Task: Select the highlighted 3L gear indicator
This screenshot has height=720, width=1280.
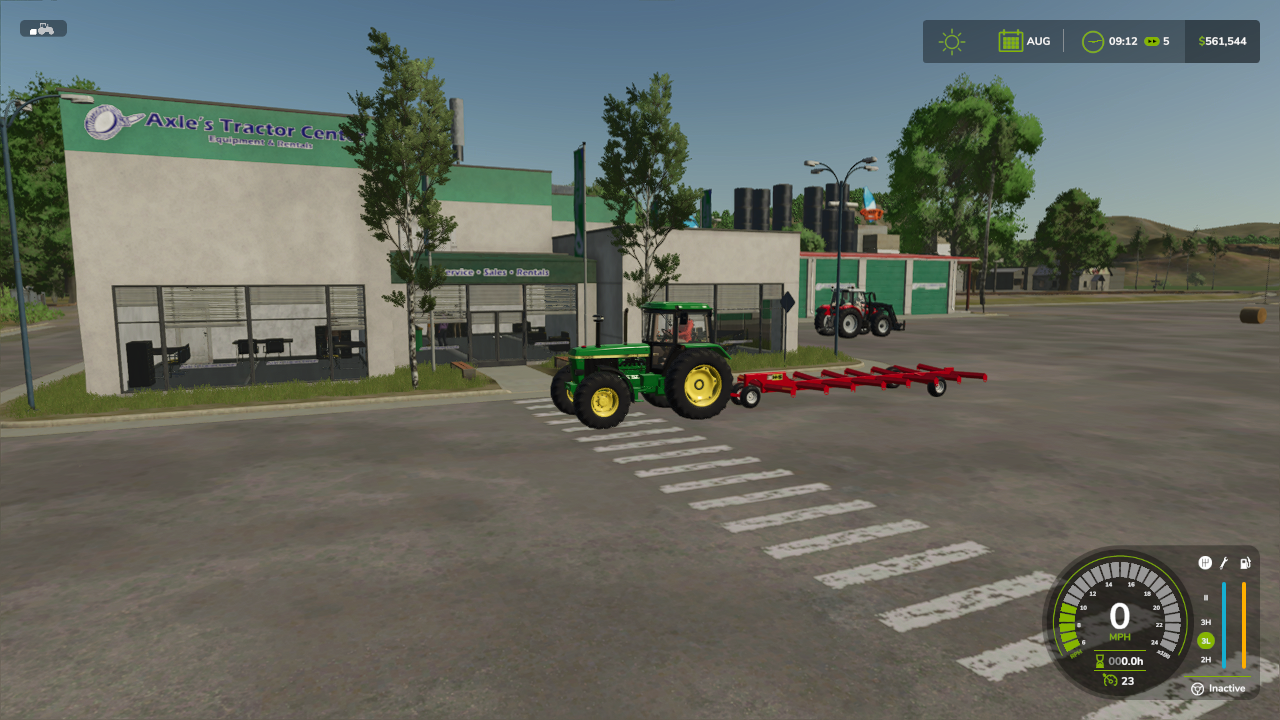Action: click(x=1206, y=640)
